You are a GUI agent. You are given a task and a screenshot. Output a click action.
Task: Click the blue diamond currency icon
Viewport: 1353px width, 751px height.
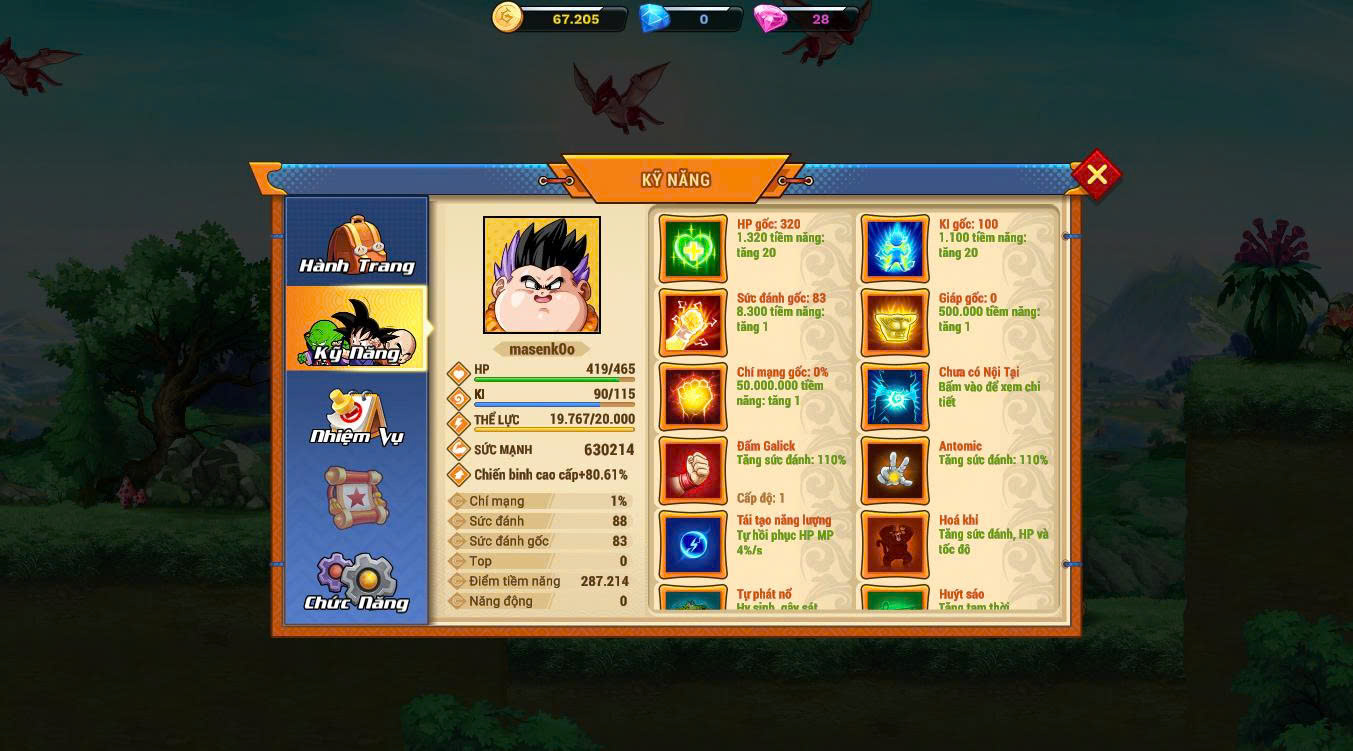coord(654,18)
